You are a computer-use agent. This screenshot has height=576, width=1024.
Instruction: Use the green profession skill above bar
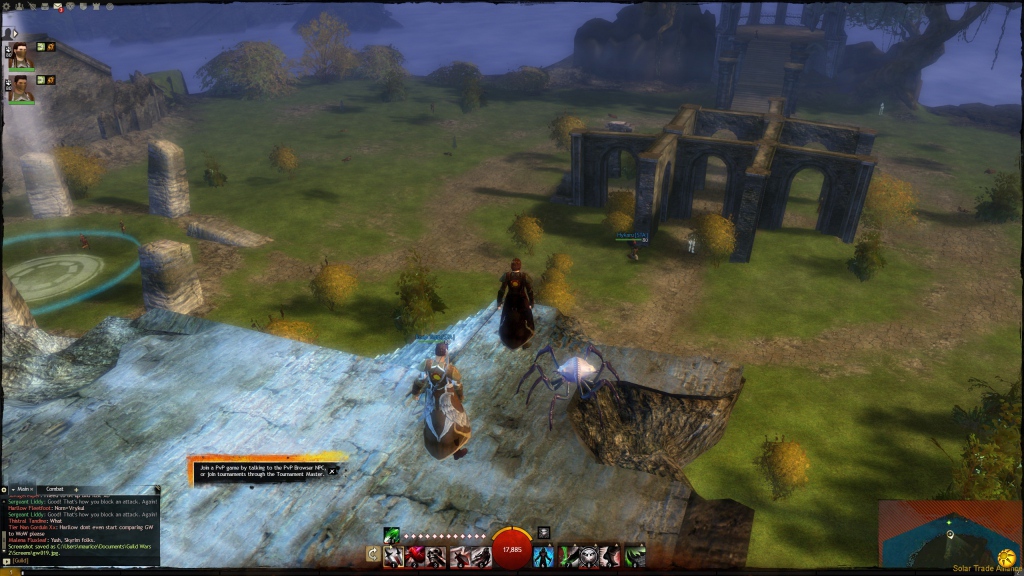coord(392,533)
